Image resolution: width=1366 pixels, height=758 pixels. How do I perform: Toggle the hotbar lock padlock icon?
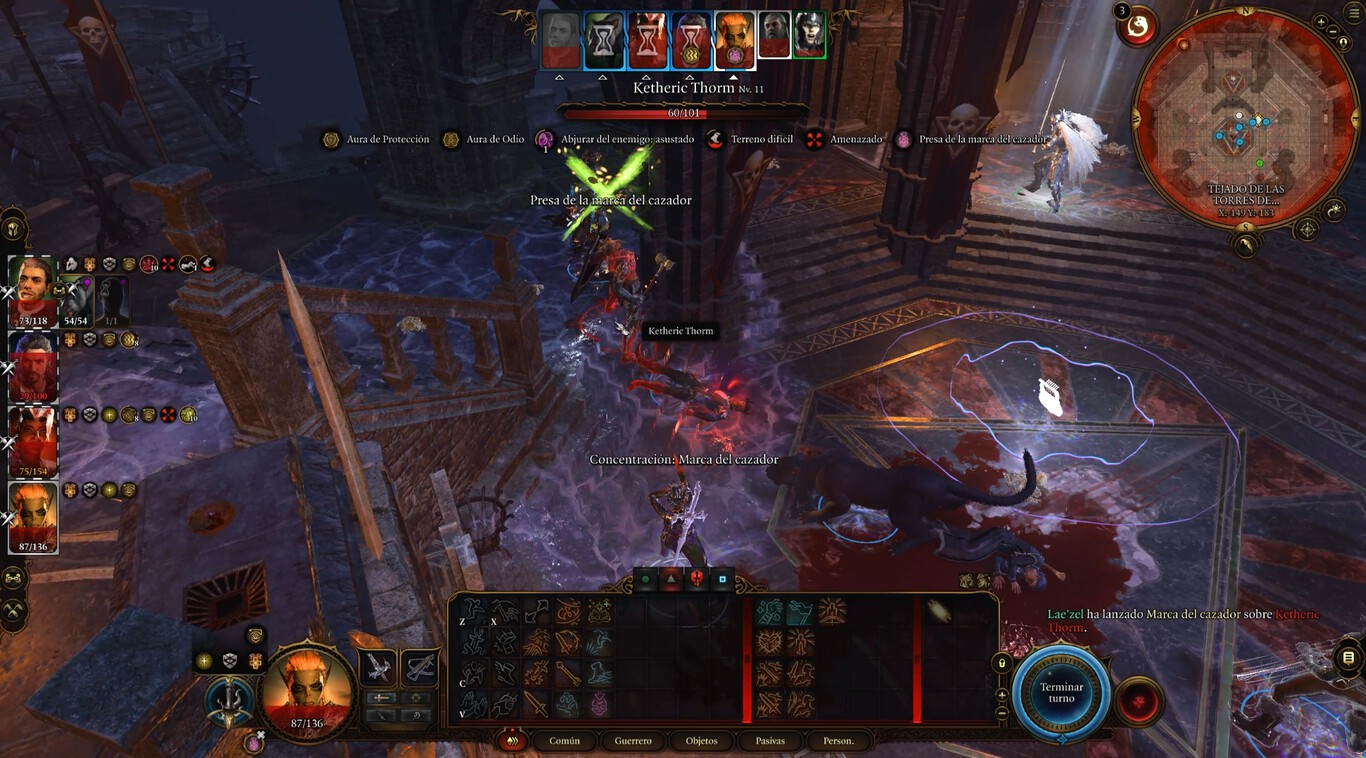[1001, 663]
